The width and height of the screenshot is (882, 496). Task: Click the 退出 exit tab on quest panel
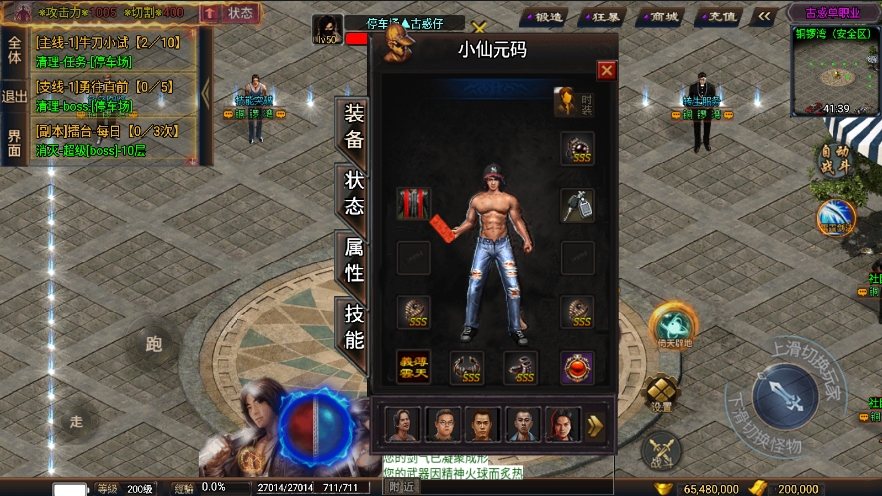[15, 96]
